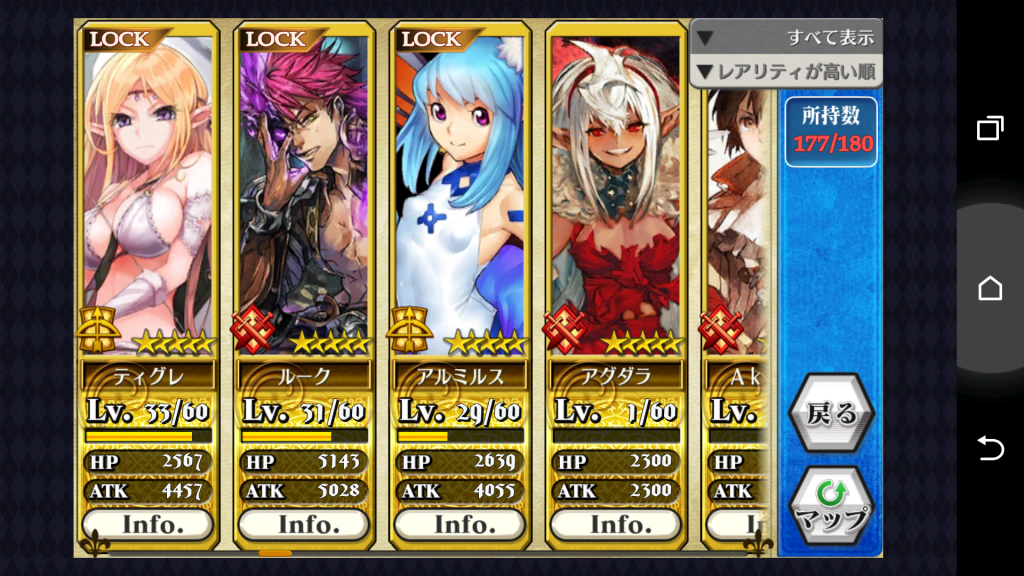Open the マップ map button

point(831,506)
